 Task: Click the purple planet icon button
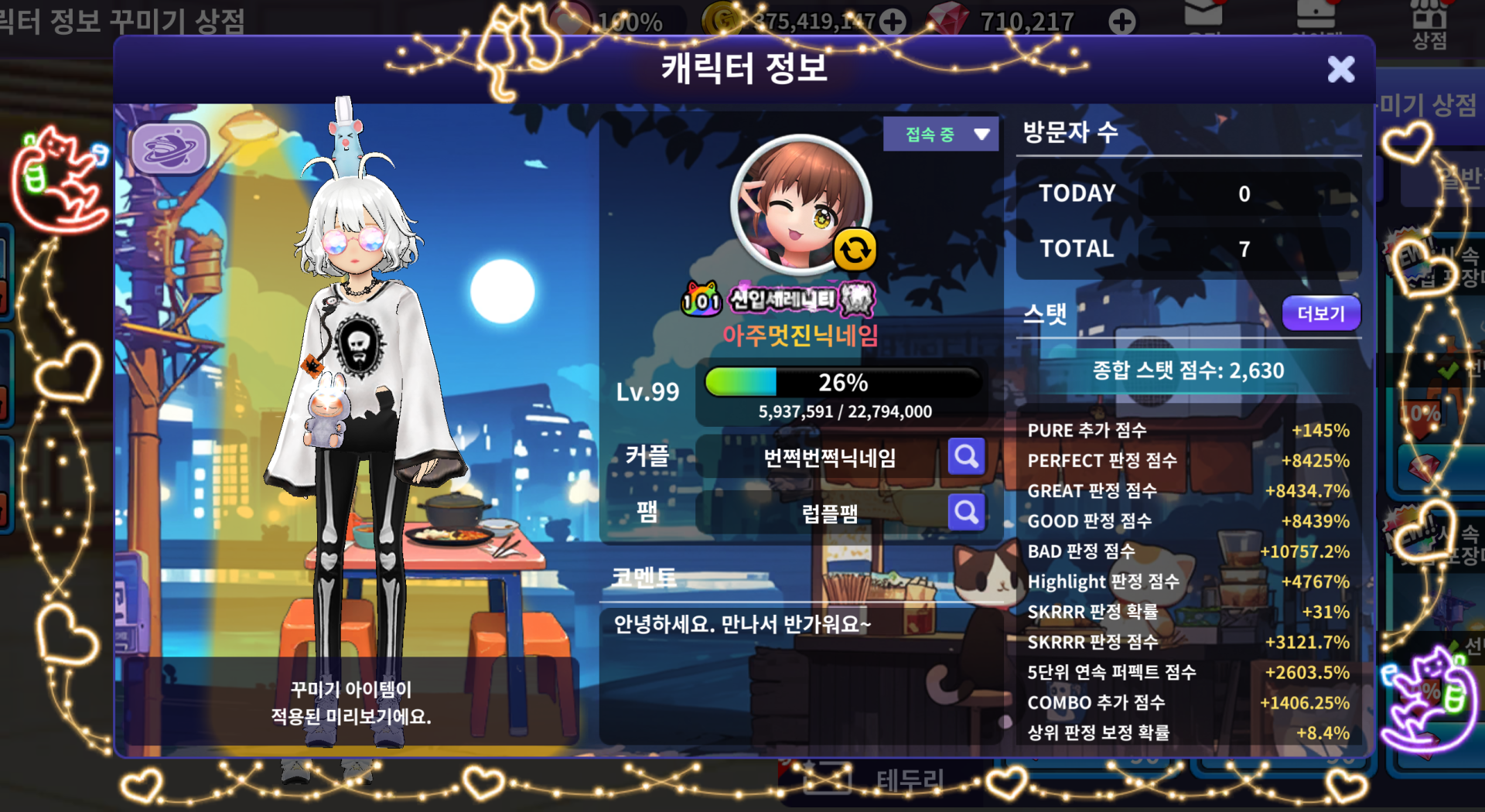tap(169, 148)
